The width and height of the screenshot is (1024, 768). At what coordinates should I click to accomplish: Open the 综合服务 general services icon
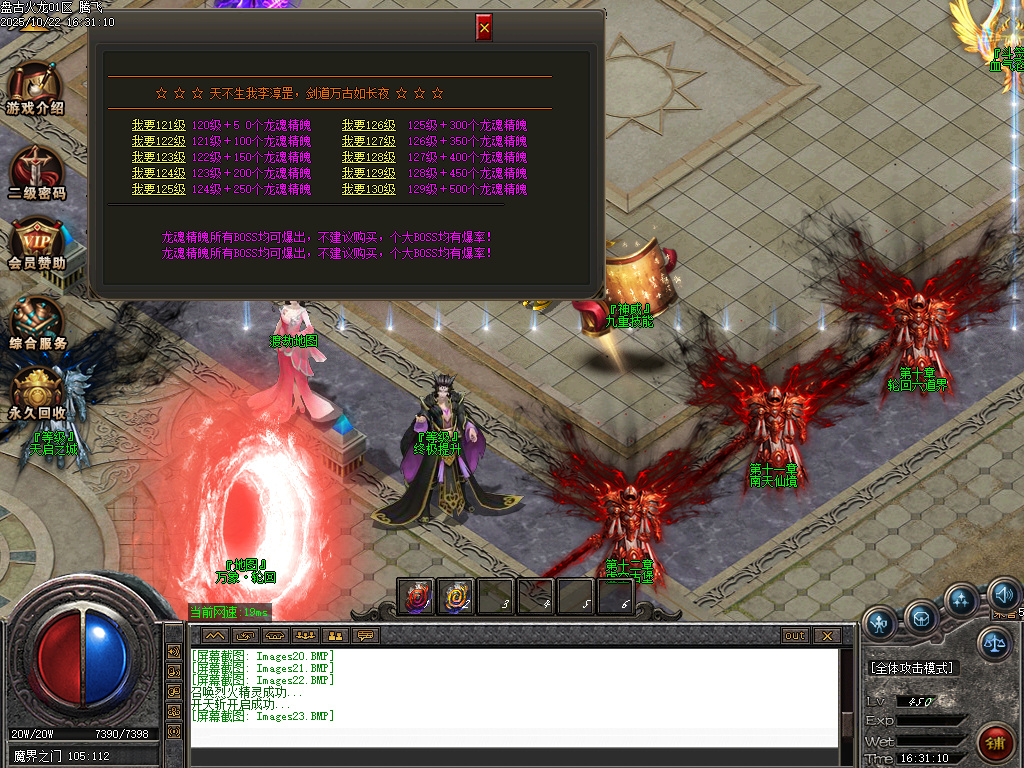pos(36,324)
